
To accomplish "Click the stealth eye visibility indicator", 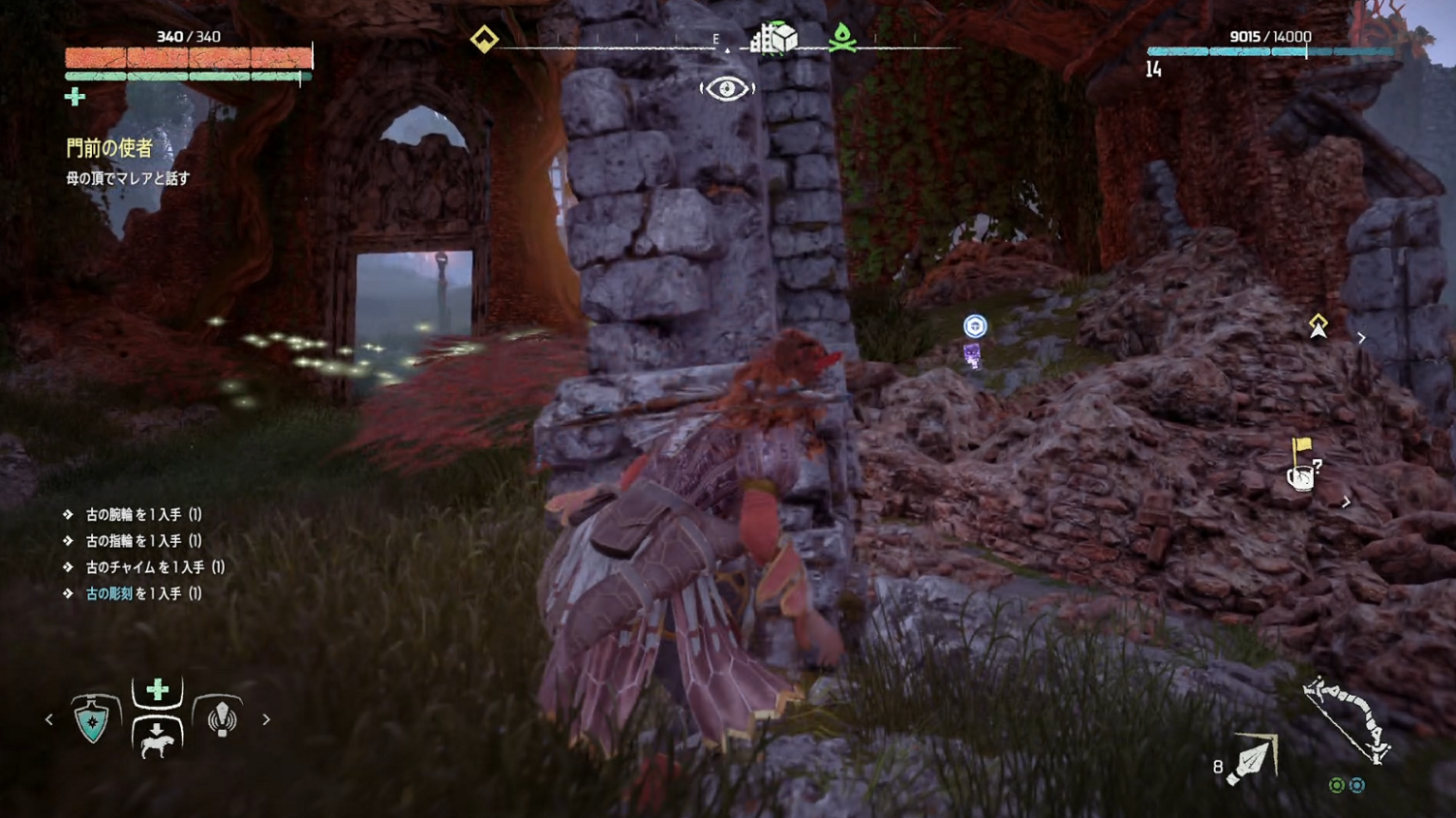I will pyautogui.click(x=727, y=89).
